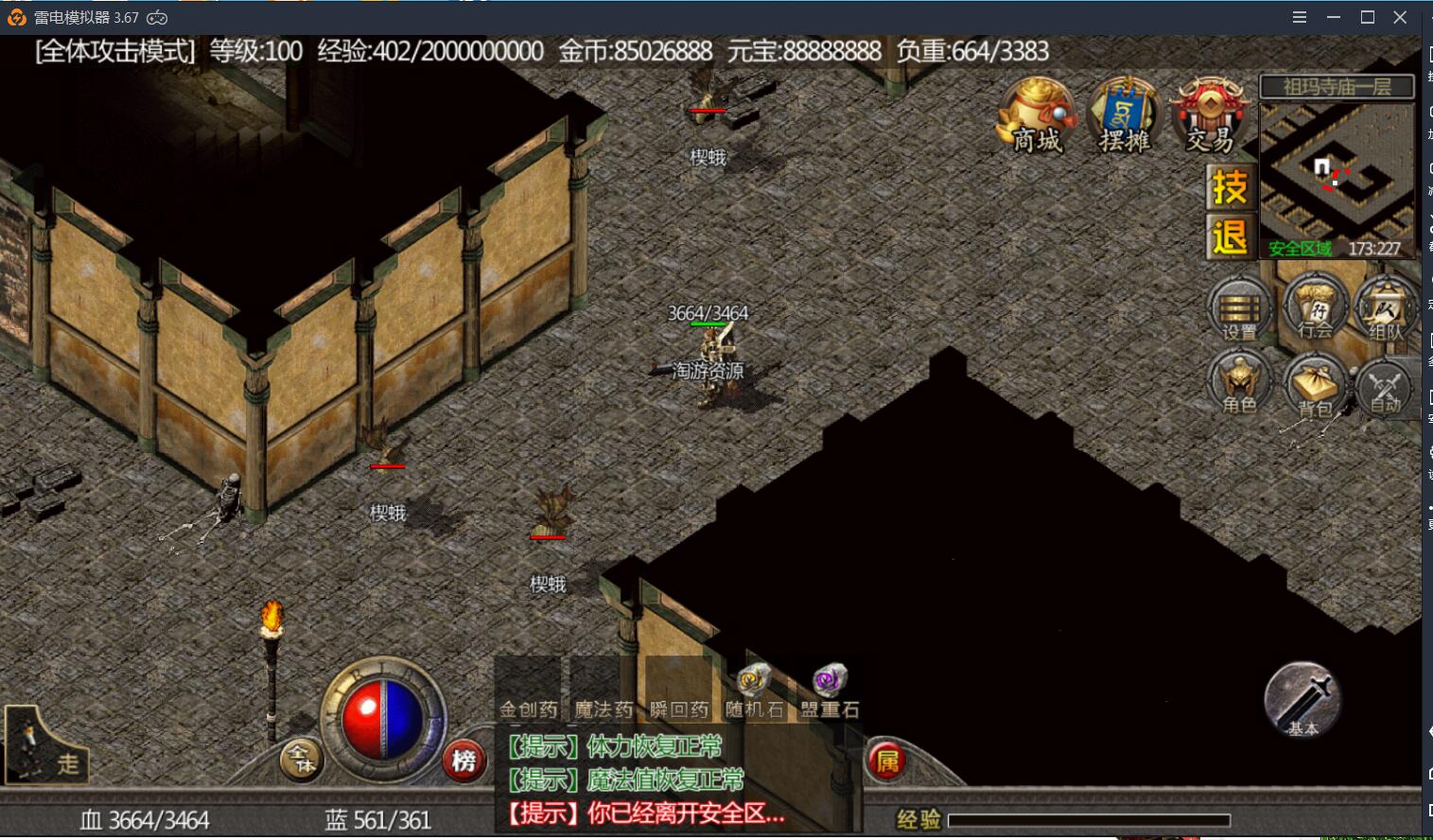Viewport: 1433px width, 840px height.
Task: Show the 角色 character sheet
Action: point(1240,382)
